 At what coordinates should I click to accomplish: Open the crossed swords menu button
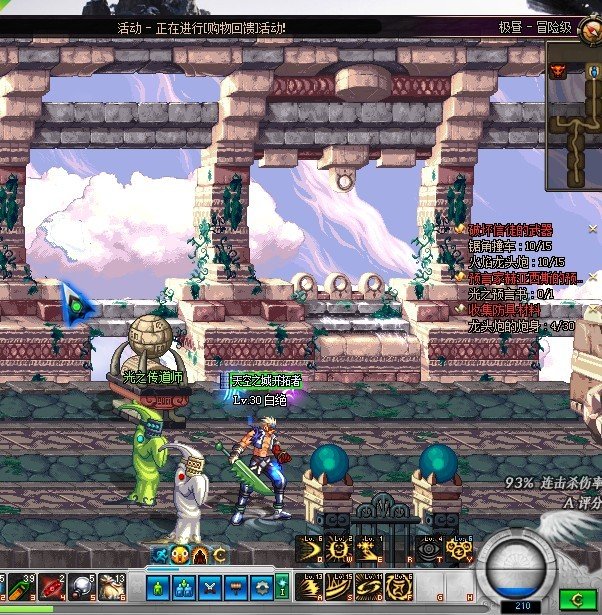[x=210, y=587]
